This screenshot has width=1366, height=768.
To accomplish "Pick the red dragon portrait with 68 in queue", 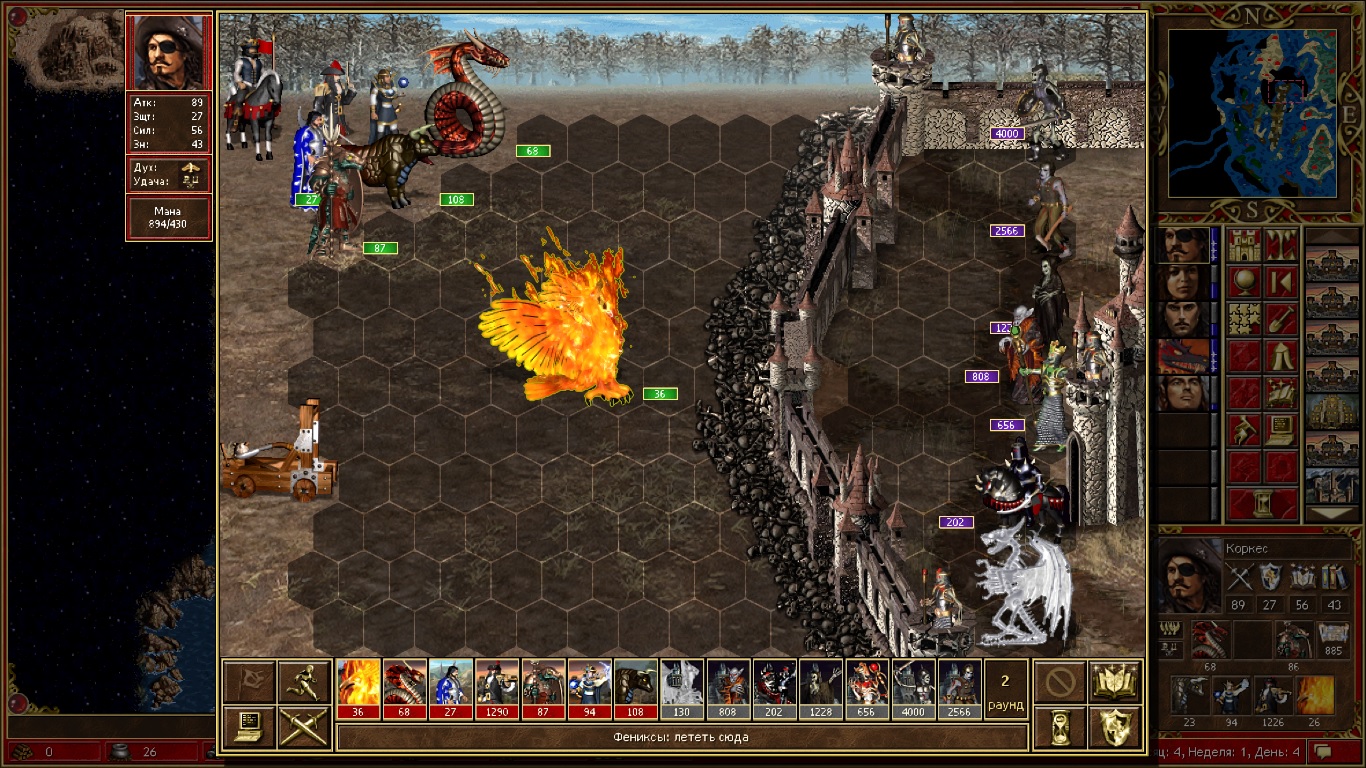I will 405,688.
